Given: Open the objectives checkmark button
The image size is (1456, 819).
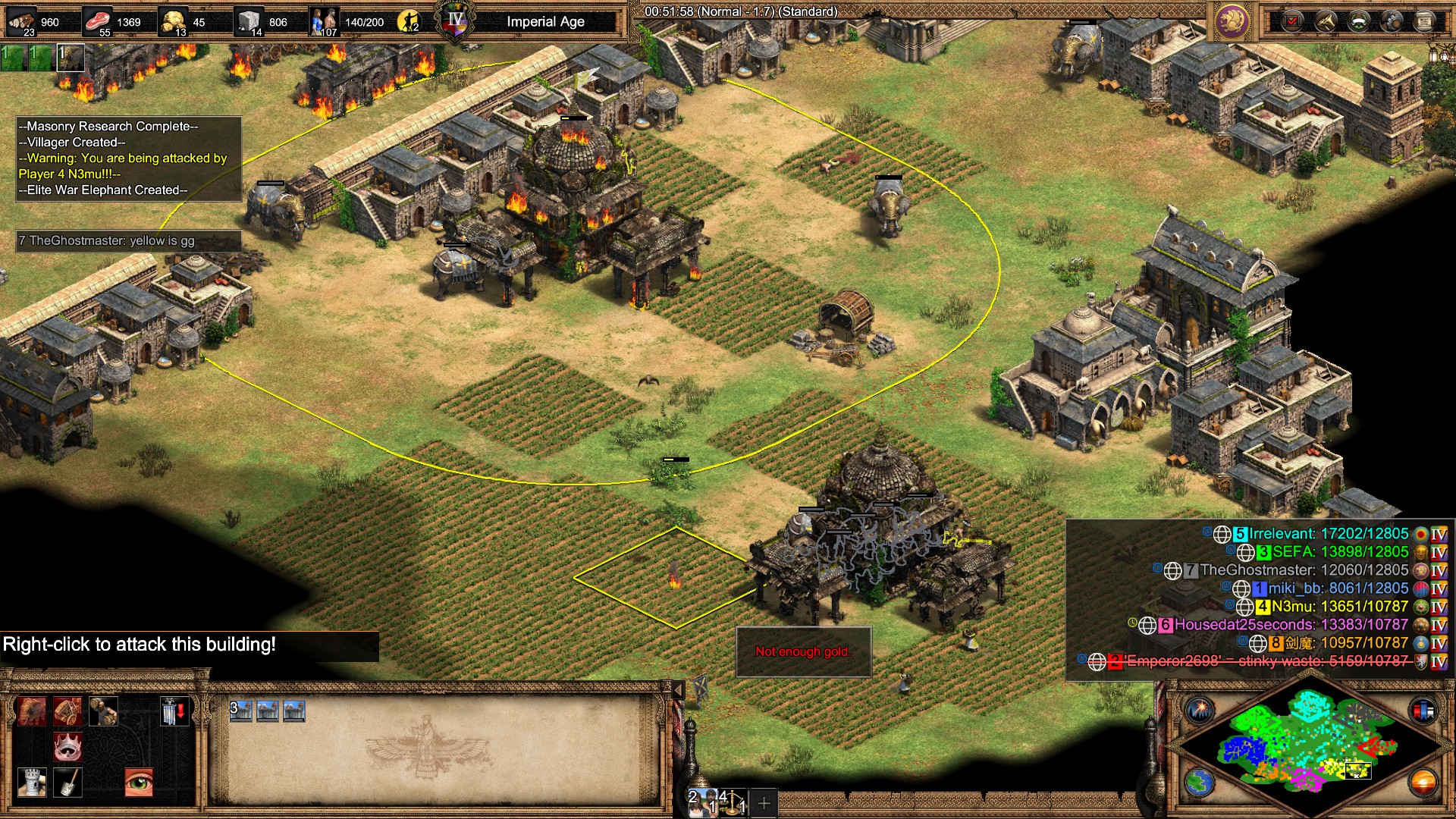Looking at the screenshot, I should coord(1292,21).
